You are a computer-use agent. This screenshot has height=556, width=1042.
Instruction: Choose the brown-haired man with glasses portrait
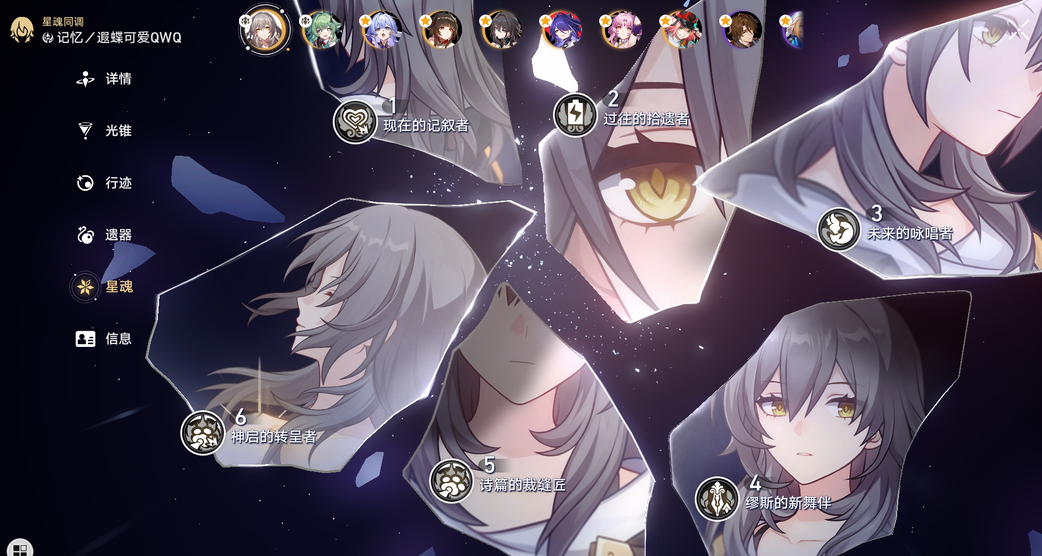click(741, 30)
